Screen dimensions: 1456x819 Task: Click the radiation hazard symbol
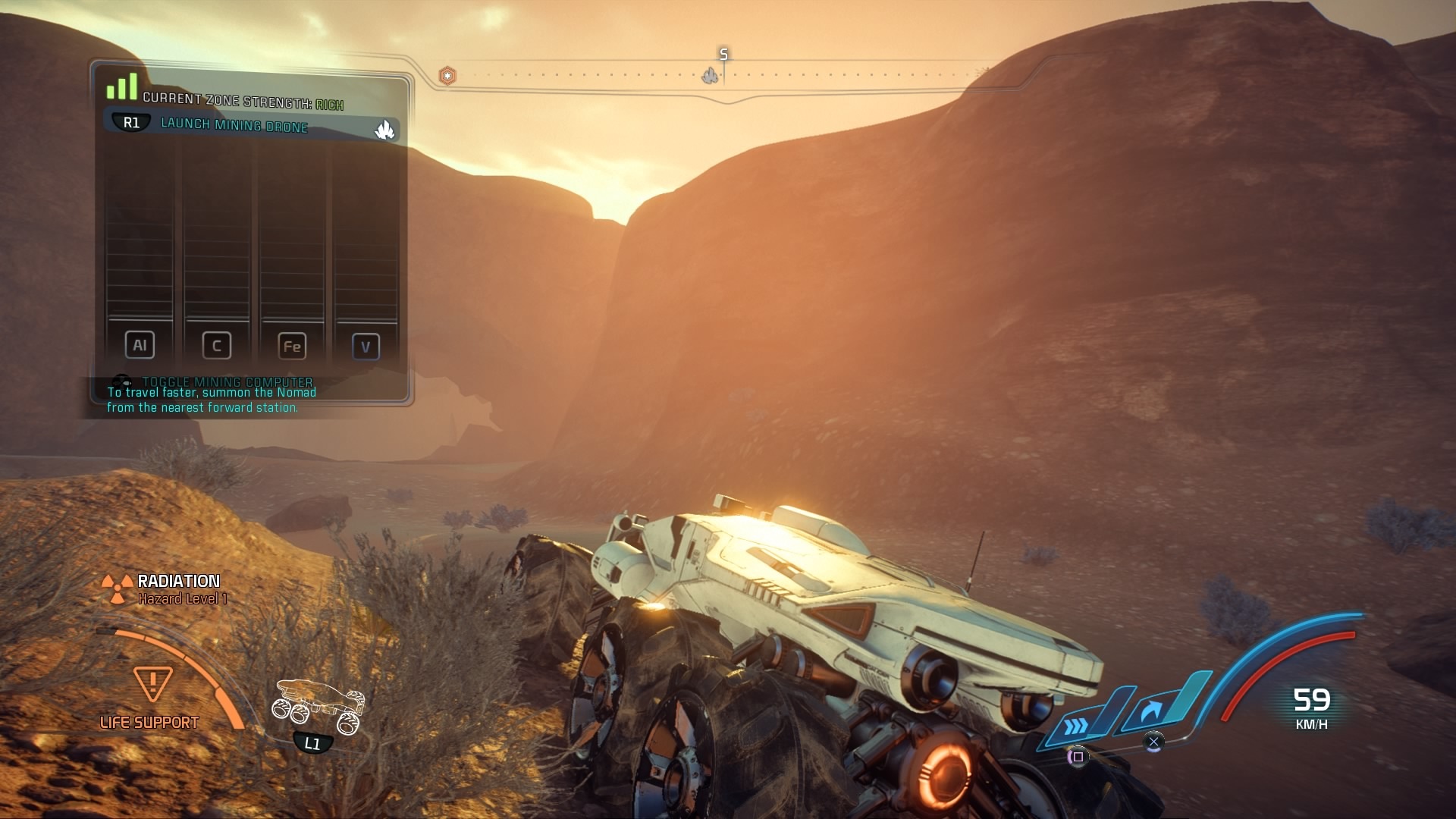tap(117, 589)
